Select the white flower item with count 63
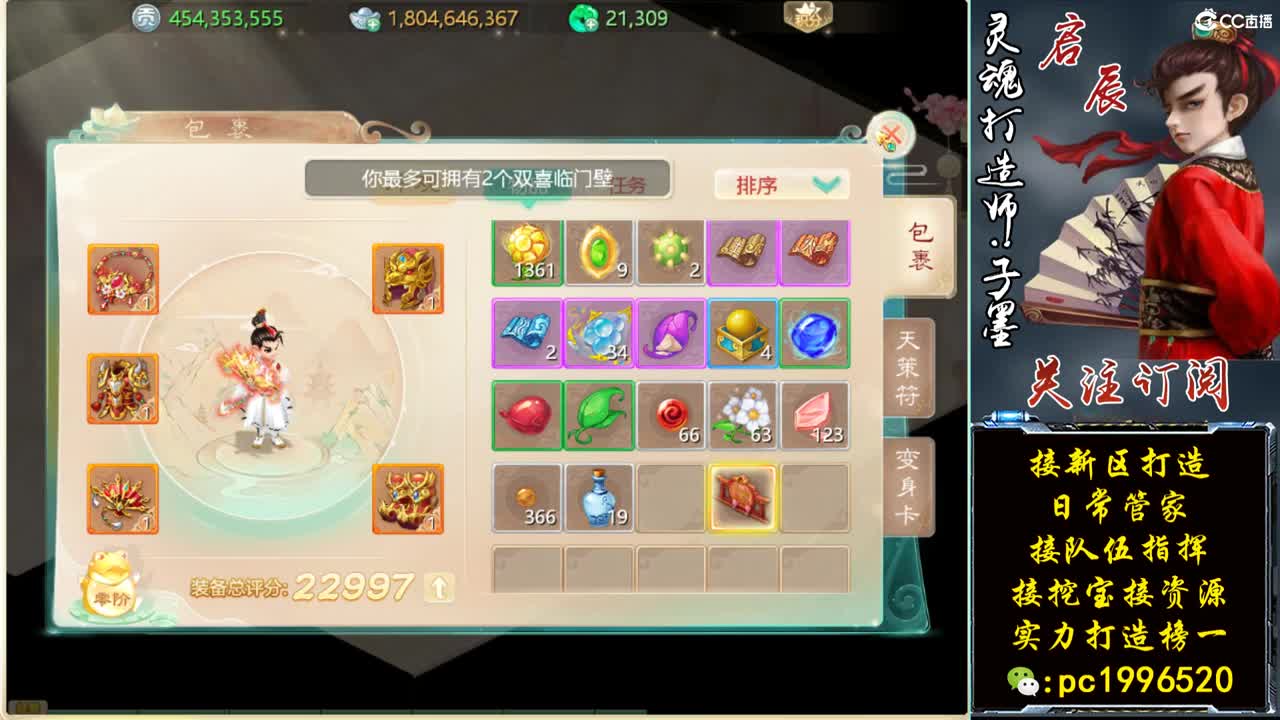 point(742,416)
